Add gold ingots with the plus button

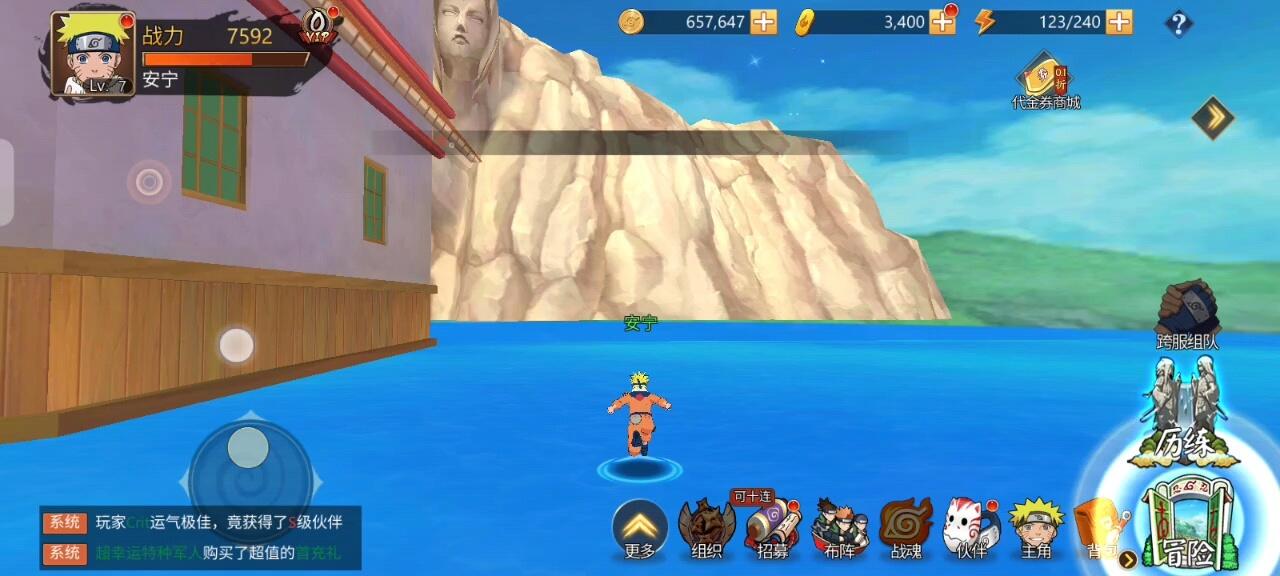tap(942, 22)
